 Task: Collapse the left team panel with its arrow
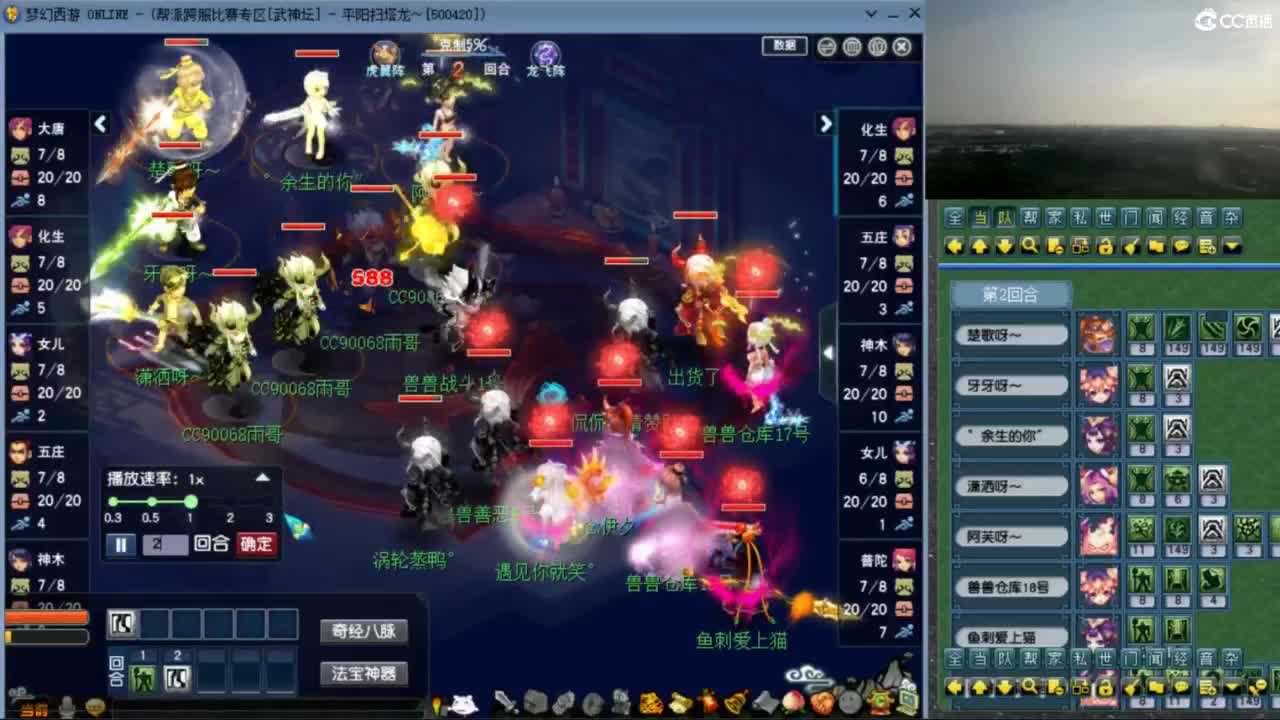click(100, 123)
